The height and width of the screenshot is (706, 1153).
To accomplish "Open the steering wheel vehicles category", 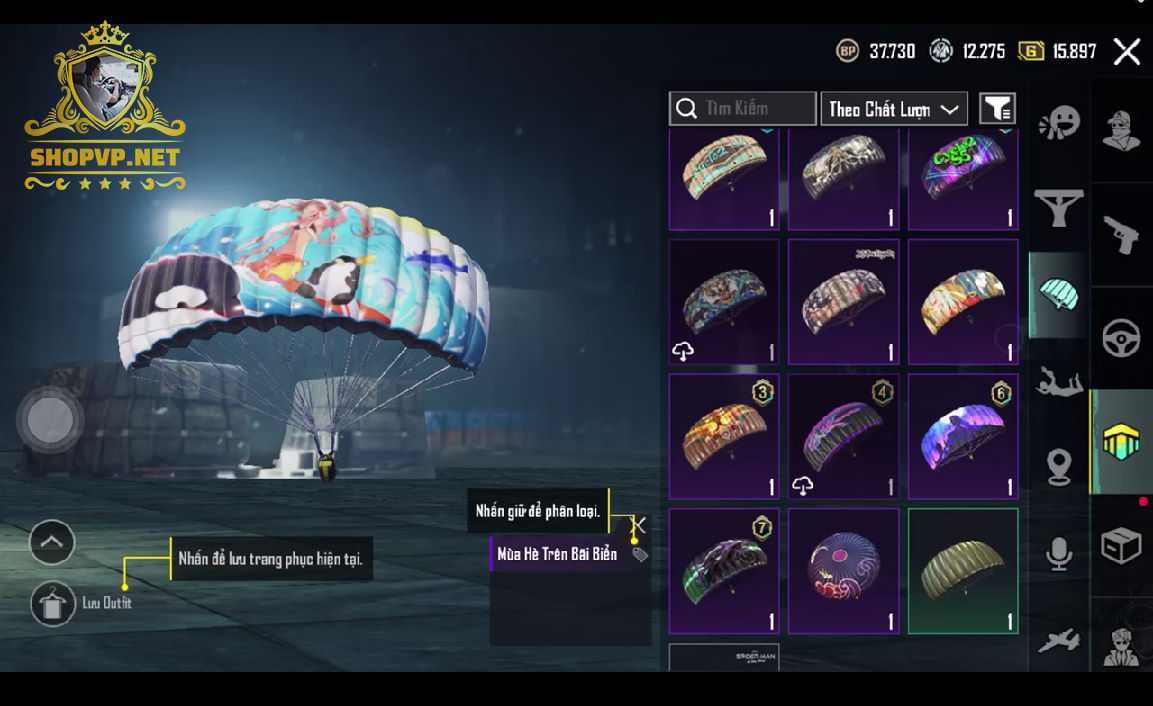I will pyautogui.click(x=1121, y=338).
